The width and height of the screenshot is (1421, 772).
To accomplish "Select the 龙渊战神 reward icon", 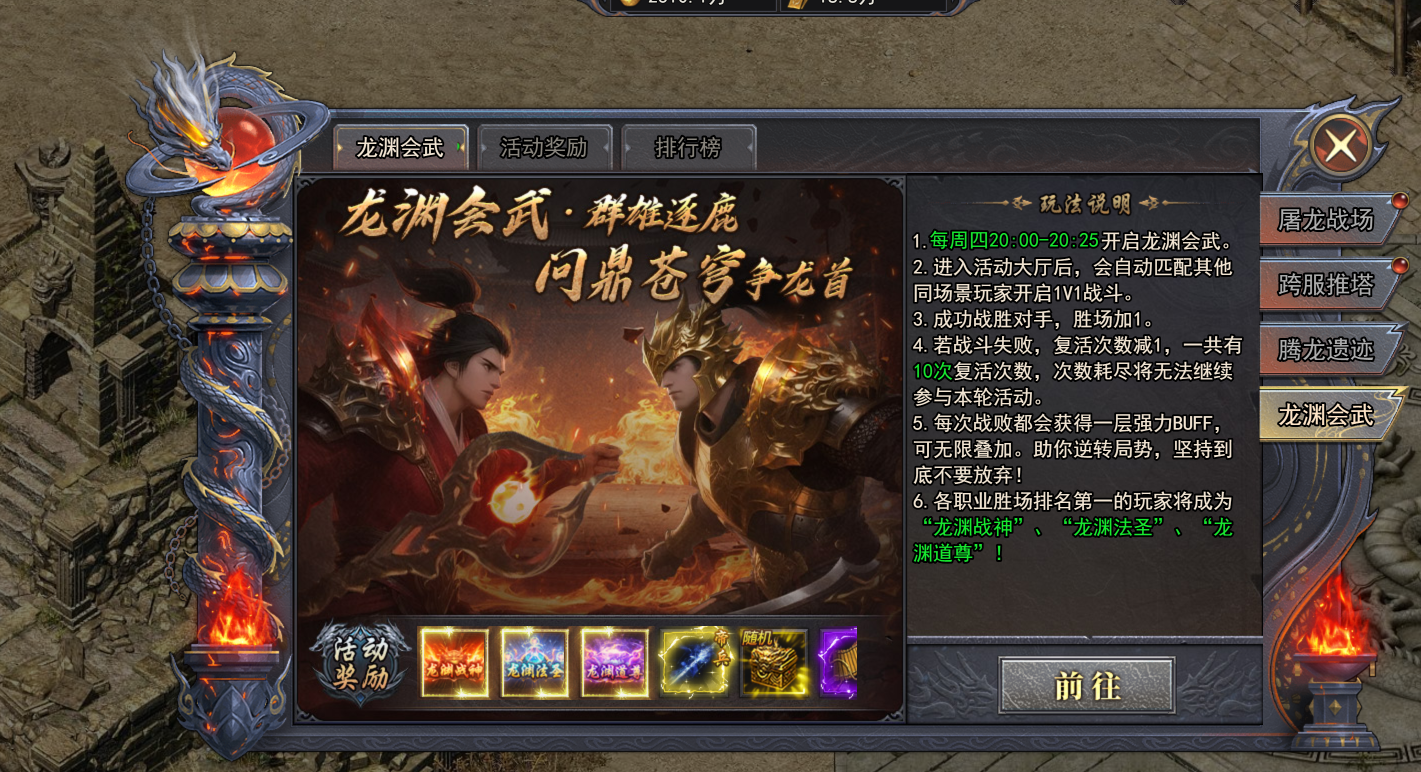I will (x=456, y=663).
